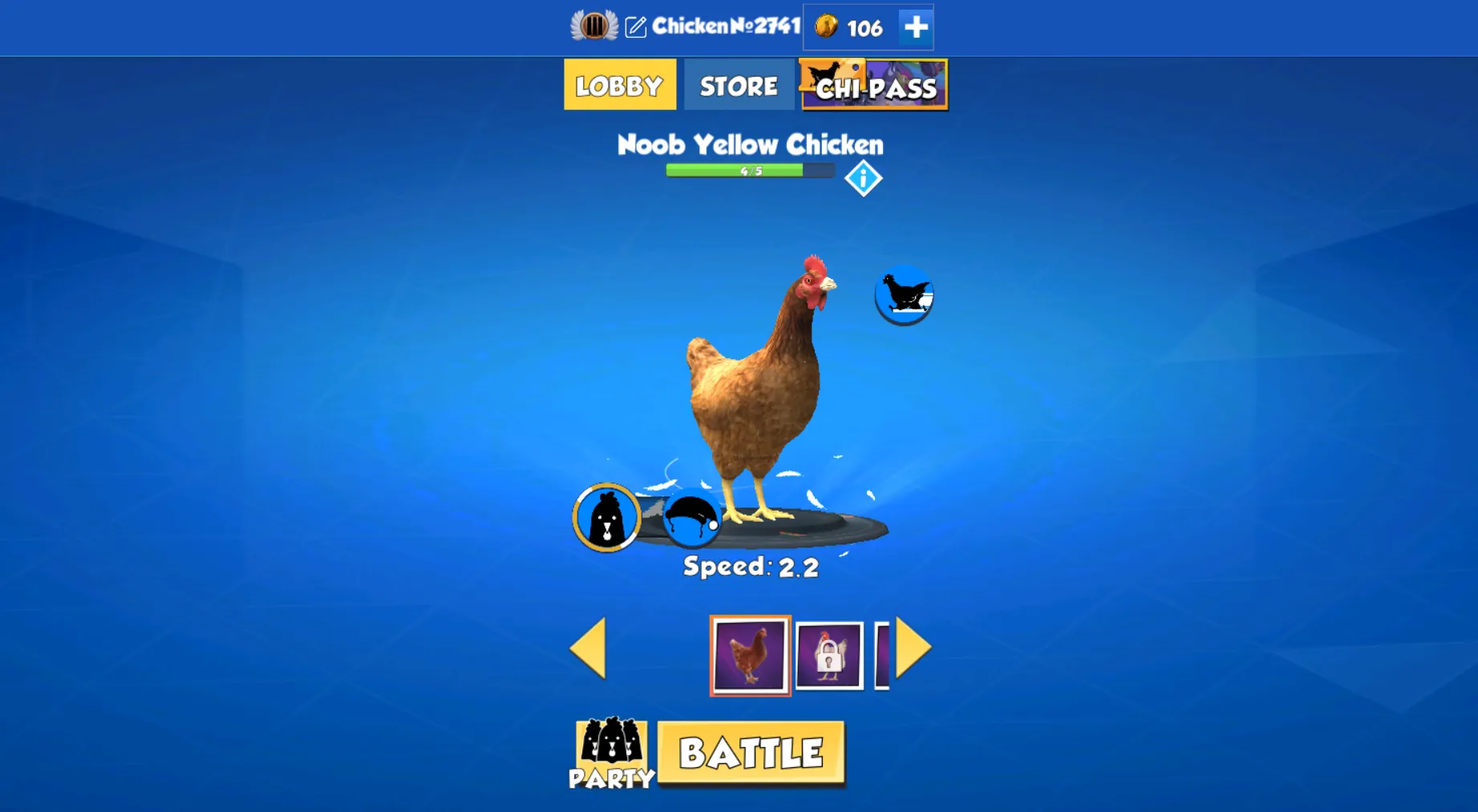The height and width of the screenshot is (812, 1478).
Task: Click the running chicken animation icon
Action: click(x=904, y=295)
